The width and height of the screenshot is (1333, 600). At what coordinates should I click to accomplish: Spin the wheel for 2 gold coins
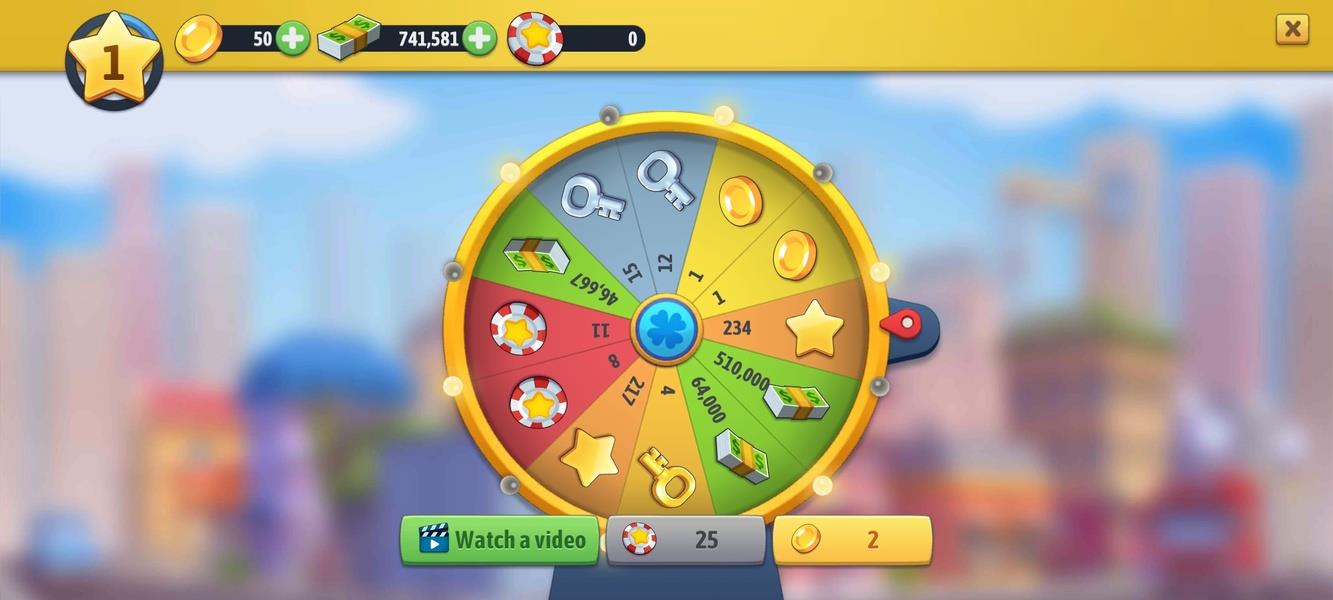tap(852, 540)
